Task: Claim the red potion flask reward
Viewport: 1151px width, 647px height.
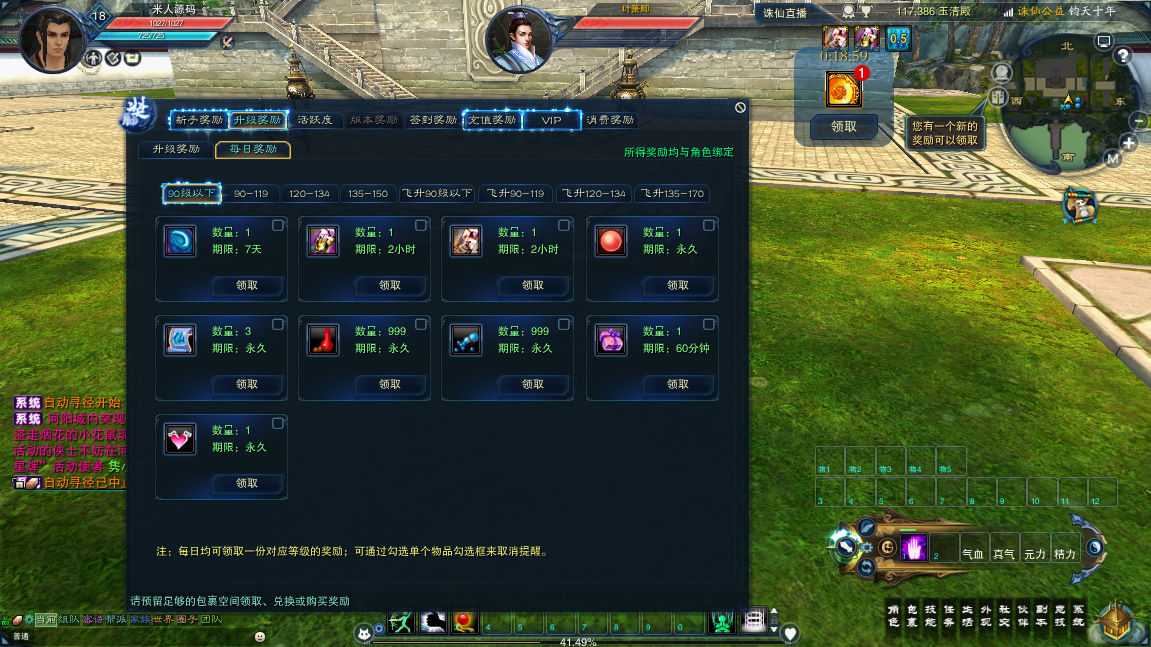Action: click(390, 384)
